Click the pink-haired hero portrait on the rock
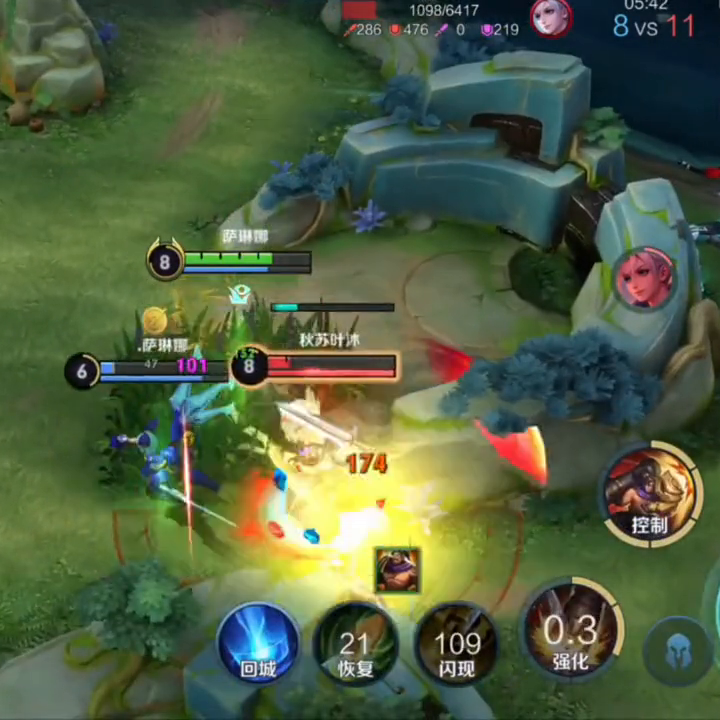 [643, 279]
